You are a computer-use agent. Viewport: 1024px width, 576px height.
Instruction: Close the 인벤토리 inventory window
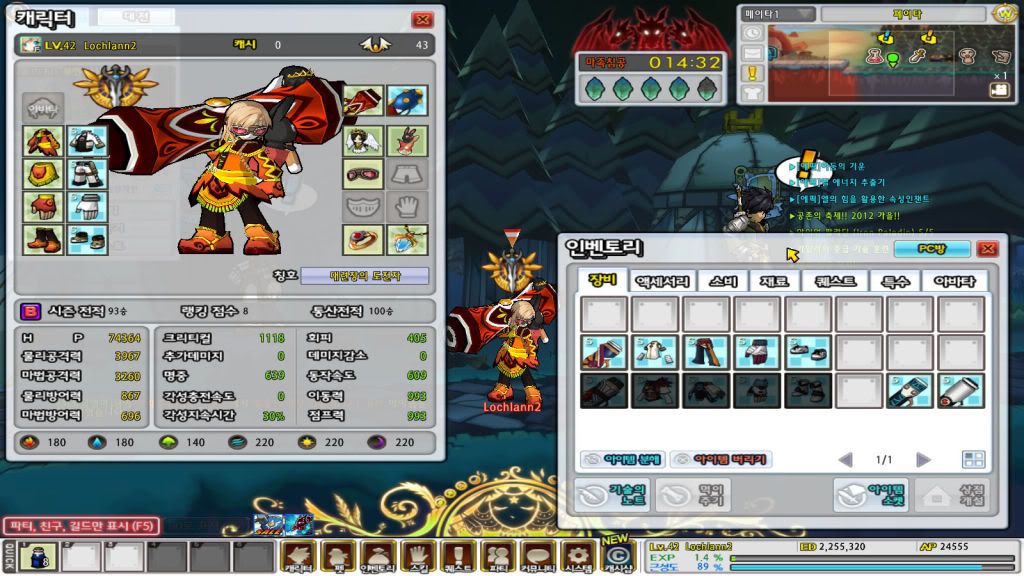click(987, 249)
